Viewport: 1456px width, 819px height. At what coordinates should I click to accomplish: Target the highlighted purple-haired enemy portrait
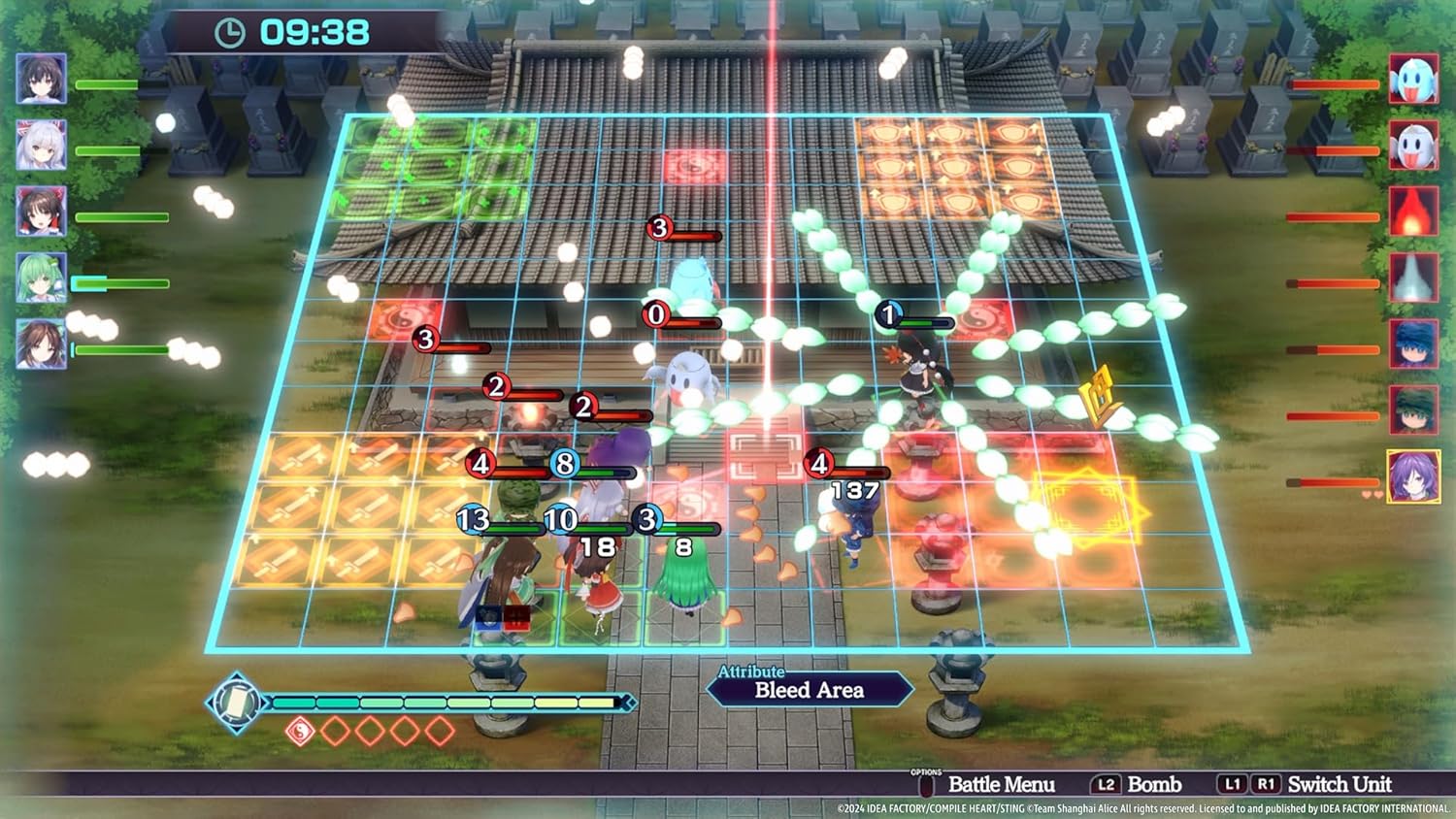click(x=1413, y=476)
